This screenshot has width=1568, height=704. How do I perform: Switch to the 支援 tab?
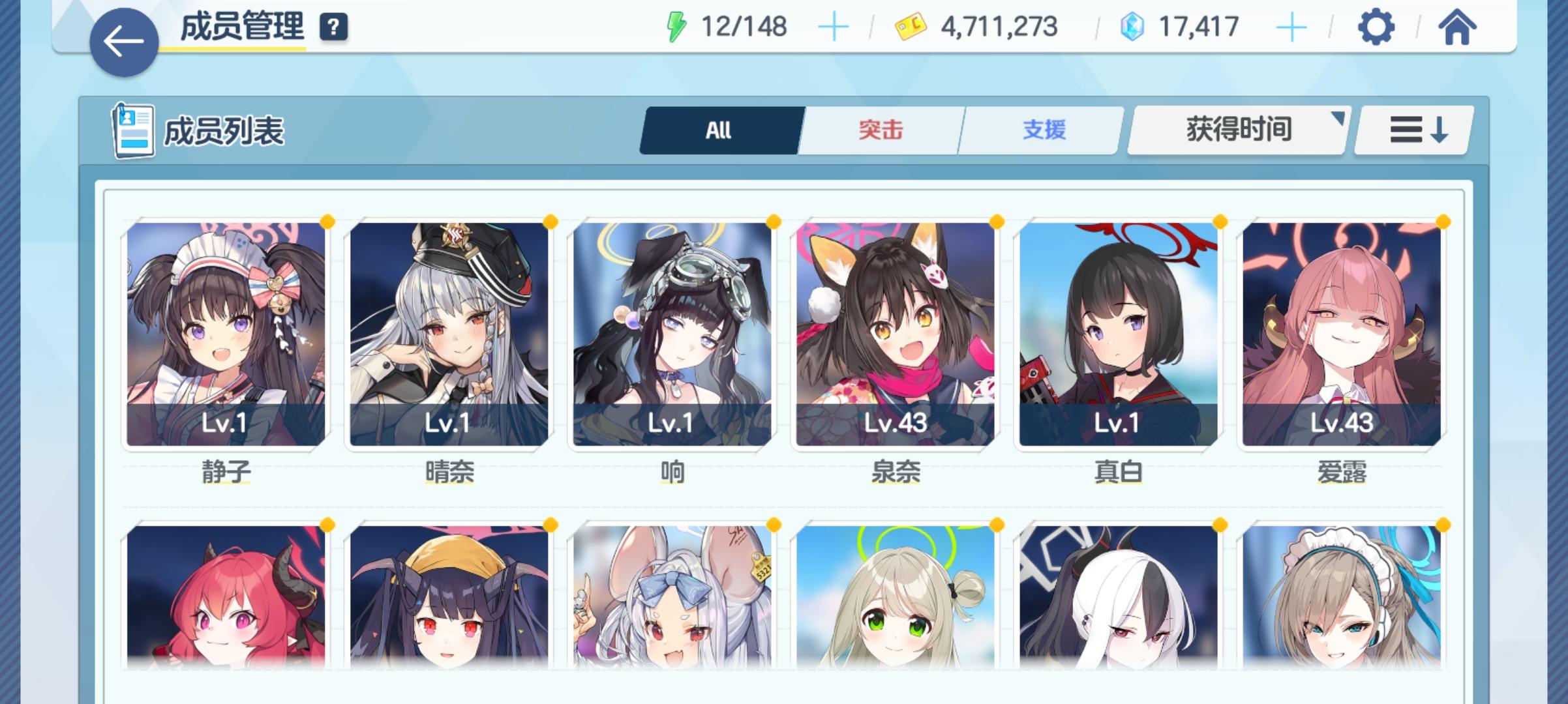coord(1044,130)
